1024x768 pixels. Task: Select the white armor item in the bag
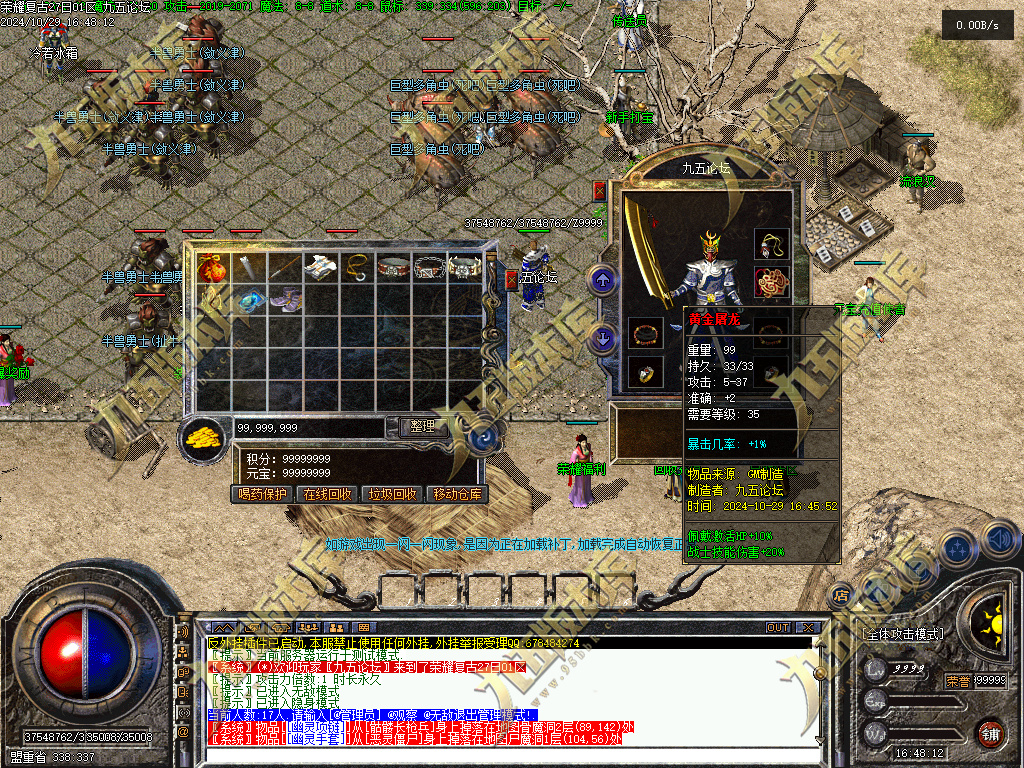coord(319,267)
